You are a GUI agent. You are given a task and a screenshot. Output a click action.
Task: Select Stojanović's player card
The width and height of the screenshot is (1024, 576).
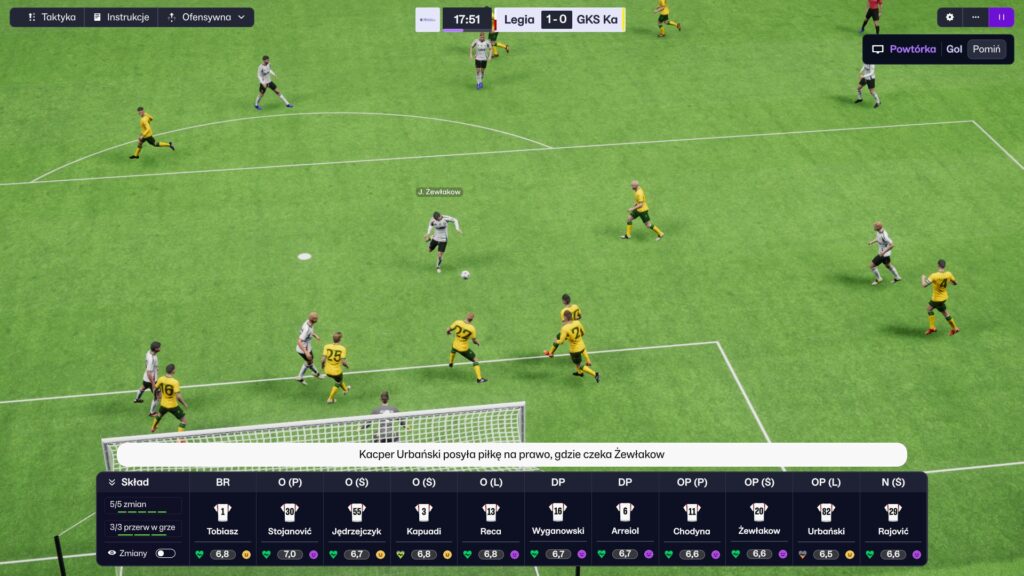[x=290, y=520]
